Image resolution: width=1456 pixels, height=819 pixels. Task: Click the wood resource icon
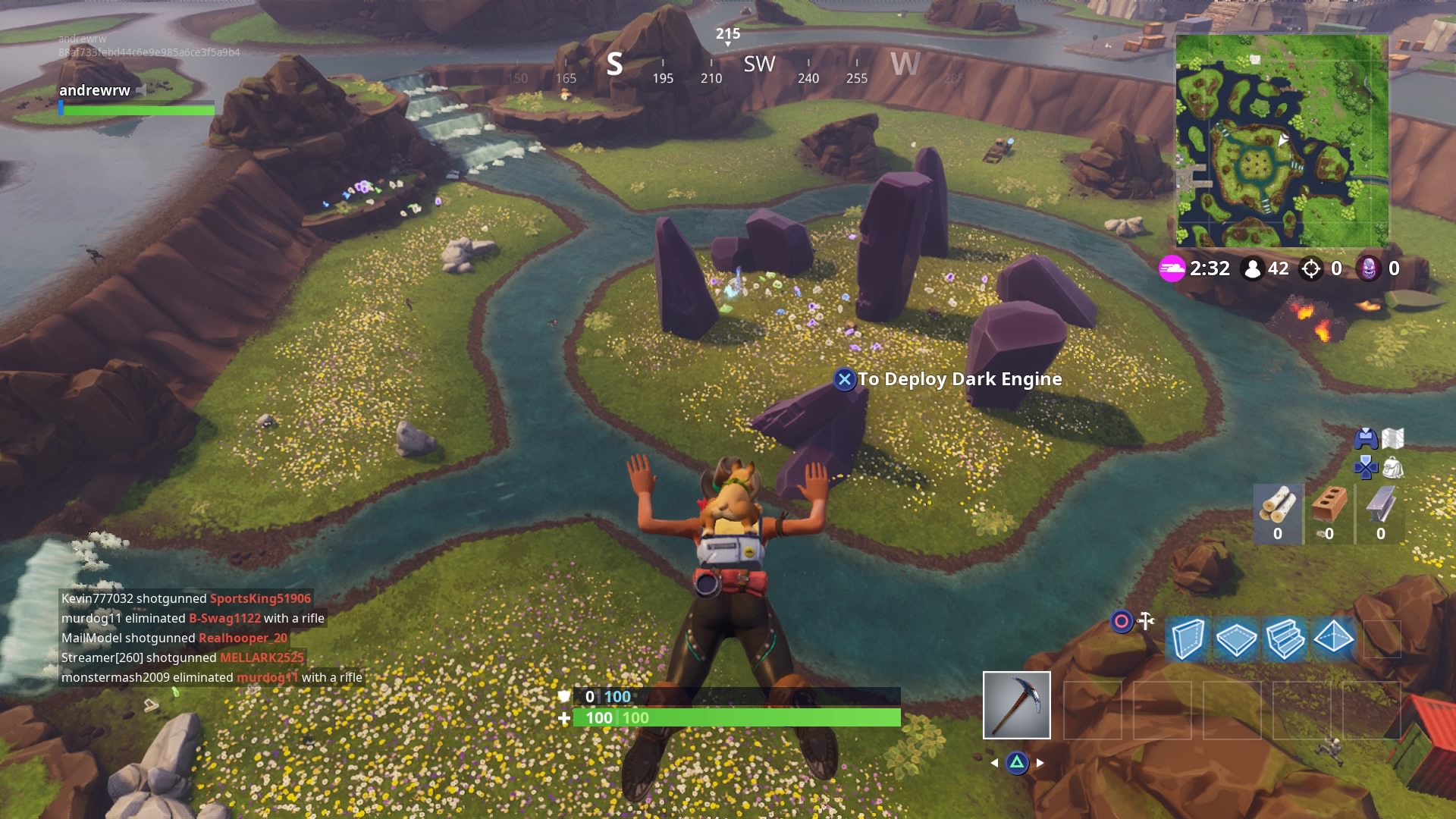coord(1278,504)
